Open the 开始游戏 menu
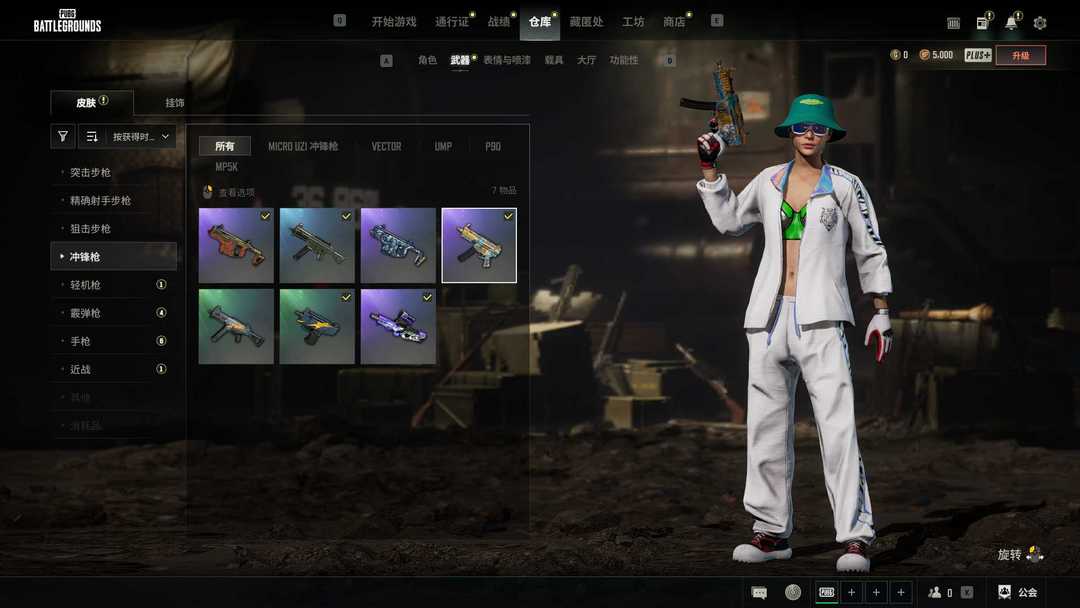The image size is (1080, 608). click(x=393, y=21)
